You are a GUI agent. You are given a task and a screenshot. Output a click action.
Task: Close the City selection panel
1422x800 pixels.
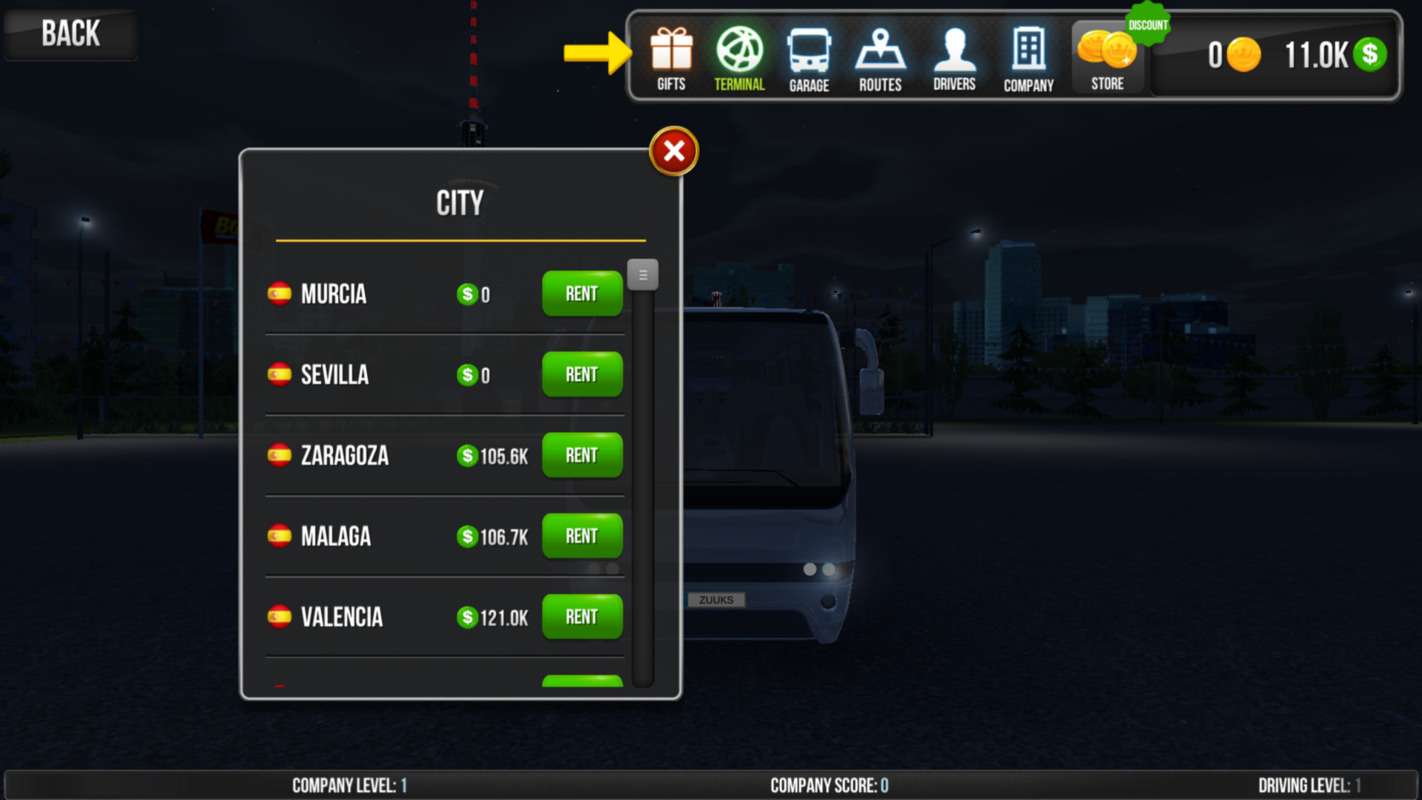[674, 151]
